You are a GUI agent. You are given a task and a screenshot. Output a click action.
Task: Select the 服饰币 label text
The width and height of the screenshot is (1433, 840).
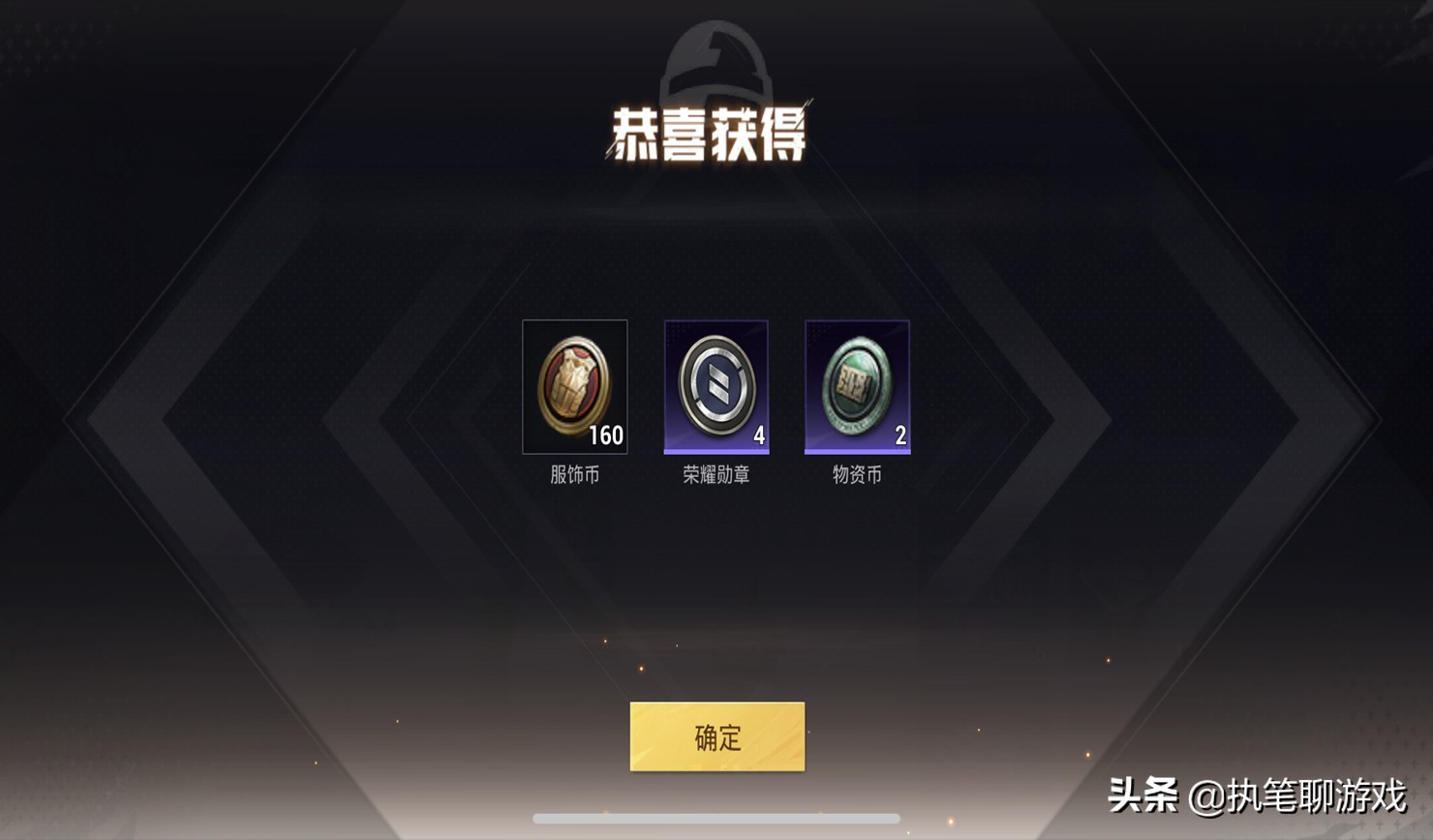tap(574, 473)
